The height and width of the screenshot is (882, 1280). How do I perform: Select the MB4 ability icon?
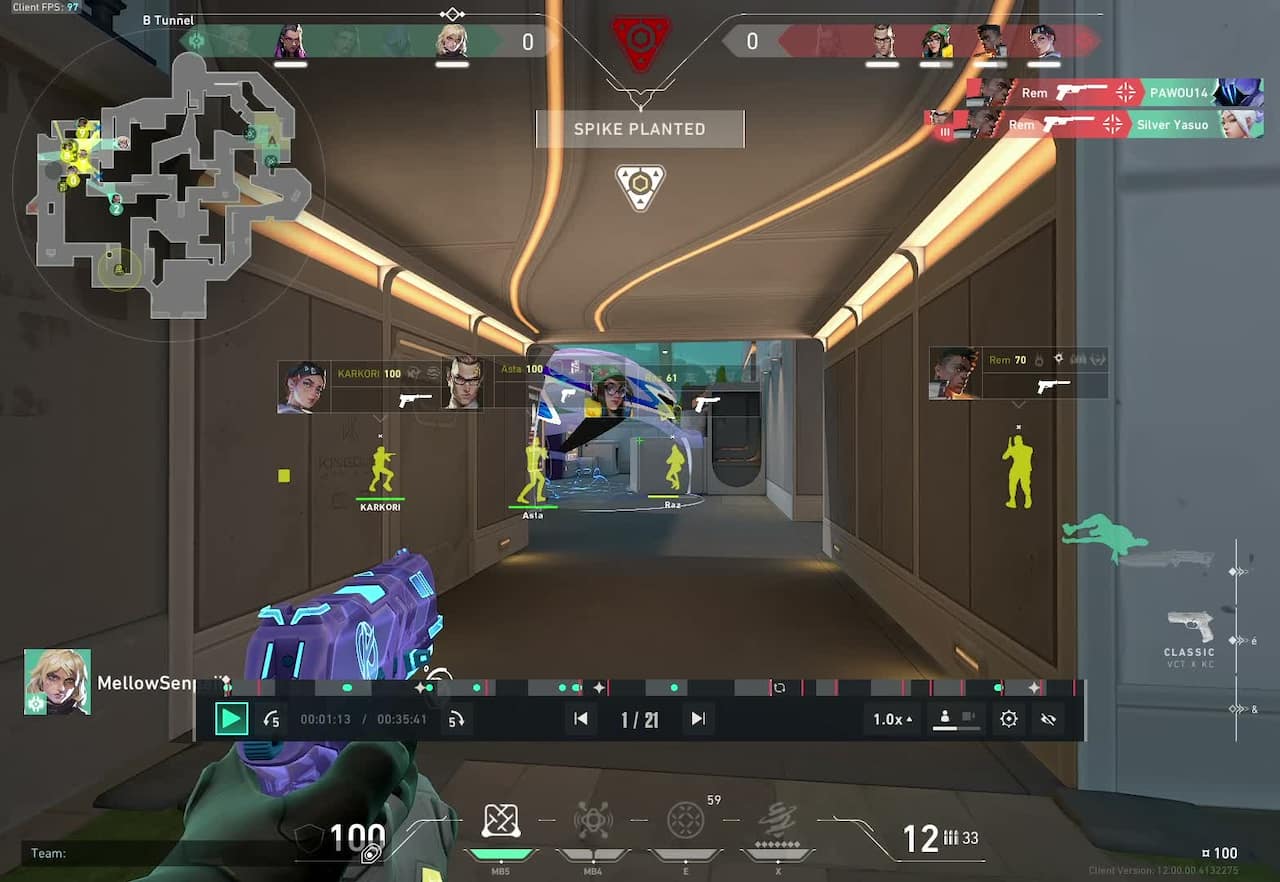594,820
